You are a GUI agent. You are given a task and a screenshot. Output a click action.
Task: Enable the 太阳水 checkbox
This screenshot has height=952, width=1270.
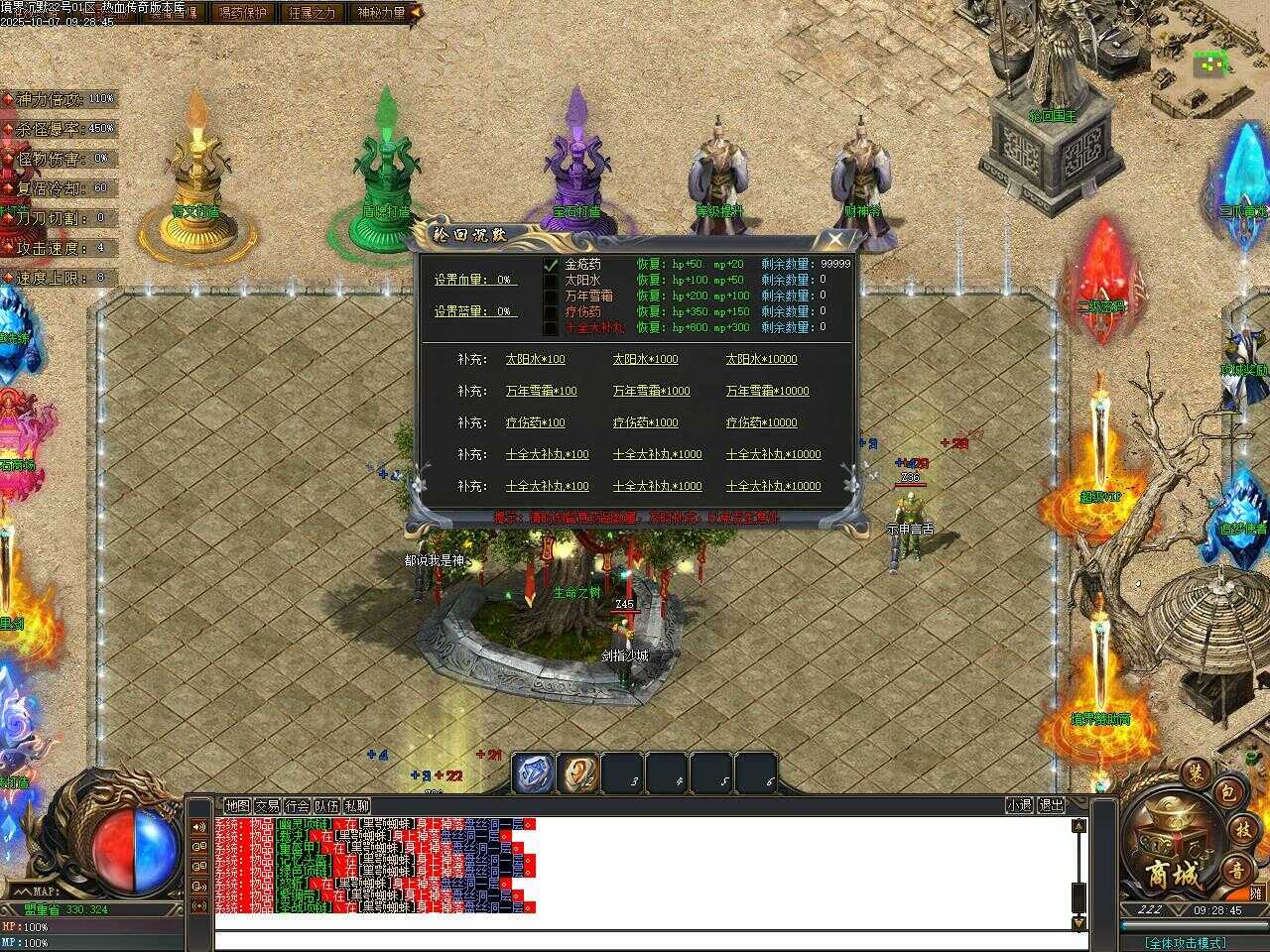point(551,281)
